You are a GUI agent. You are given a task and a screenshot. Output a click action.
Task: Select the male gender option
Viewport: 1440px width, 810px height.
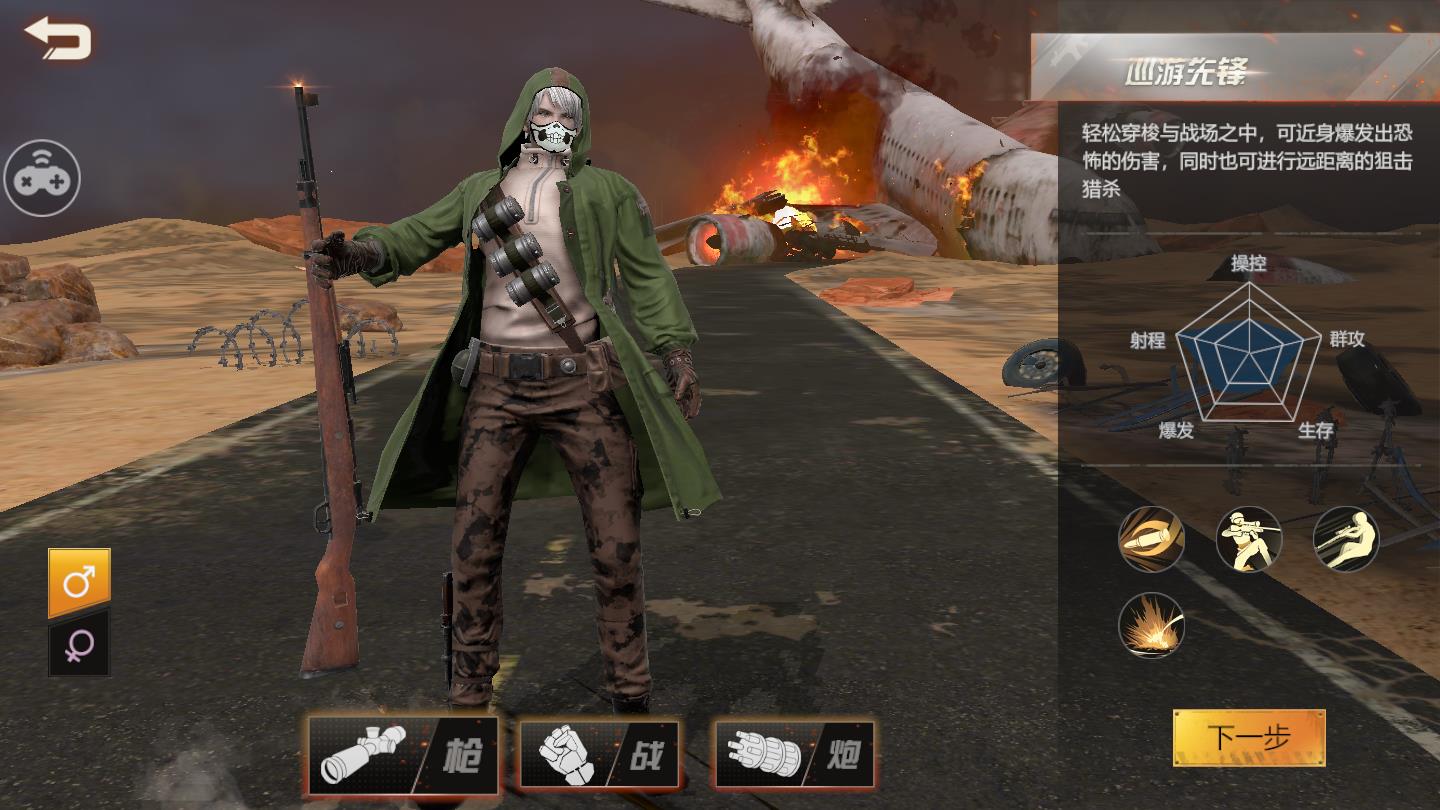tap(79, 583)
